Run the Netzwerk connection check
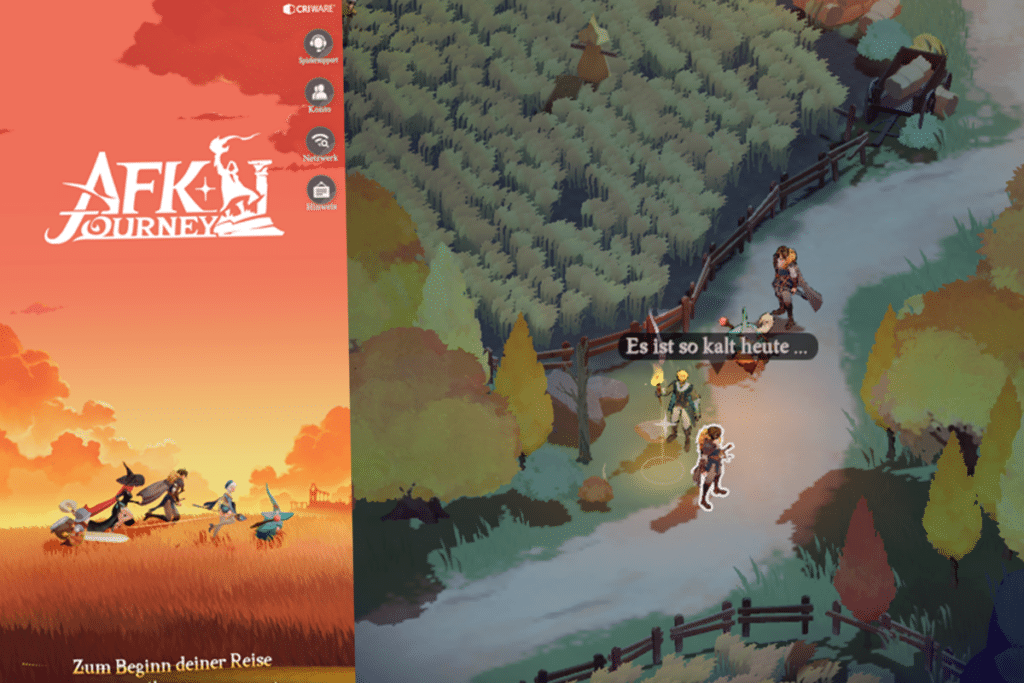Image resolution: width=1024 pixels, height=683 pixels. pyautogui.click(x=320, y=142)
